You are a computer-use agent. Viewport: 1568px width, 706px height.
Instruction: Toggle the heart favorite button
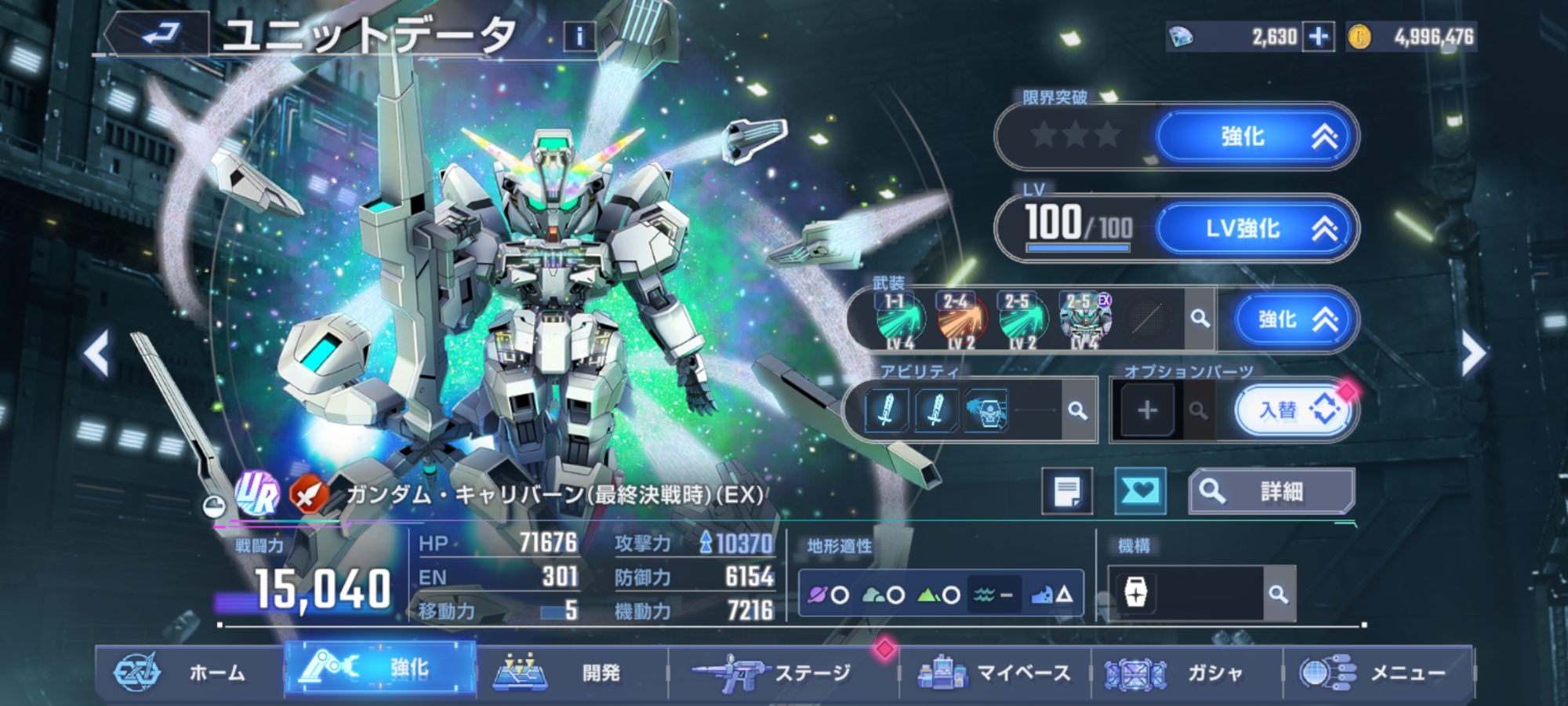[x=1140, y=492]
